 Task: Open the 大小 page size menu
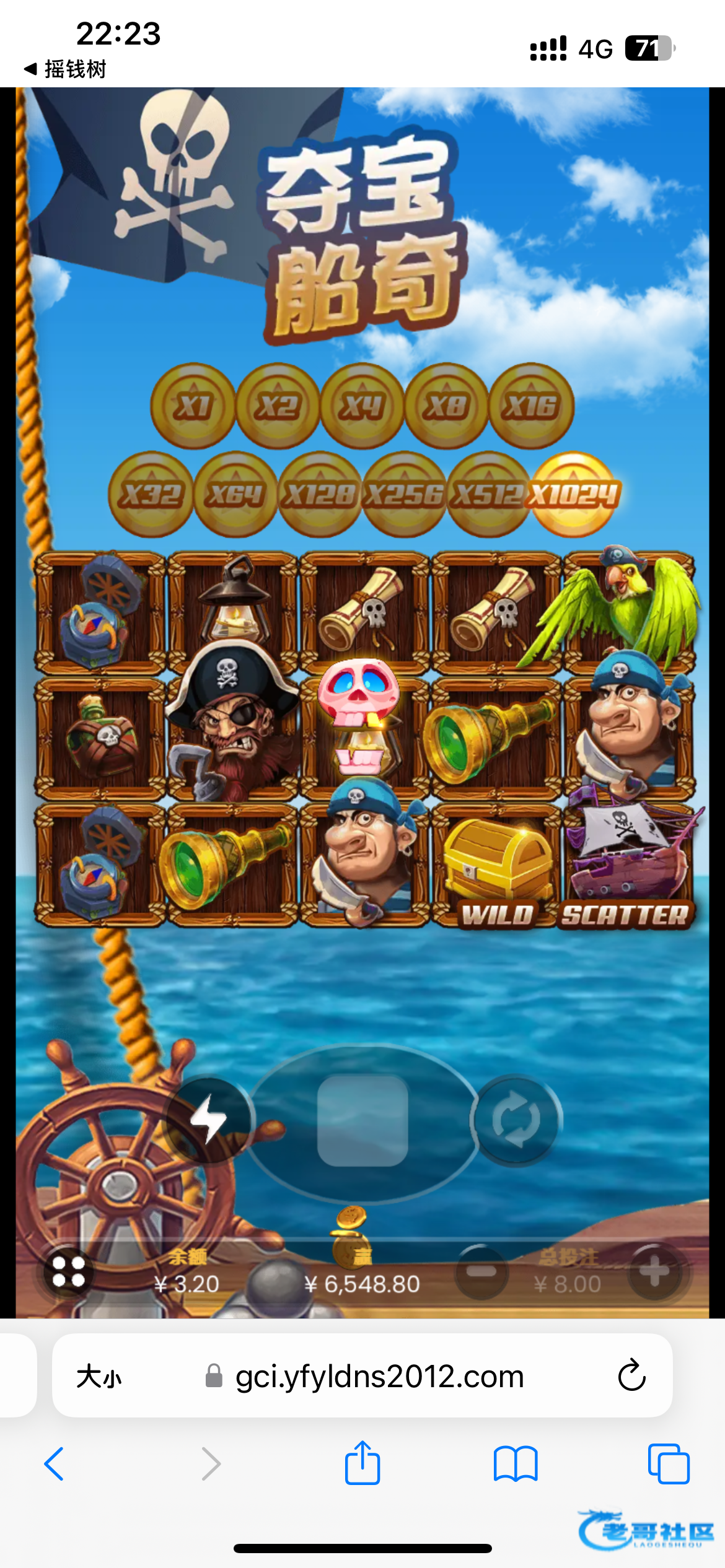[99, 1377]
